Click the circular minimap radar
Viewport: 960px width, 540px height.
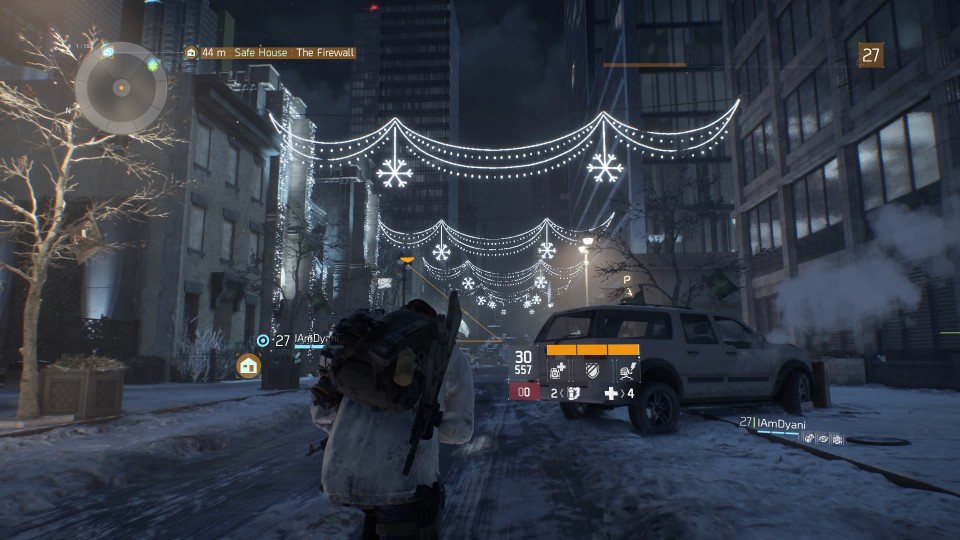coord(121,87)
